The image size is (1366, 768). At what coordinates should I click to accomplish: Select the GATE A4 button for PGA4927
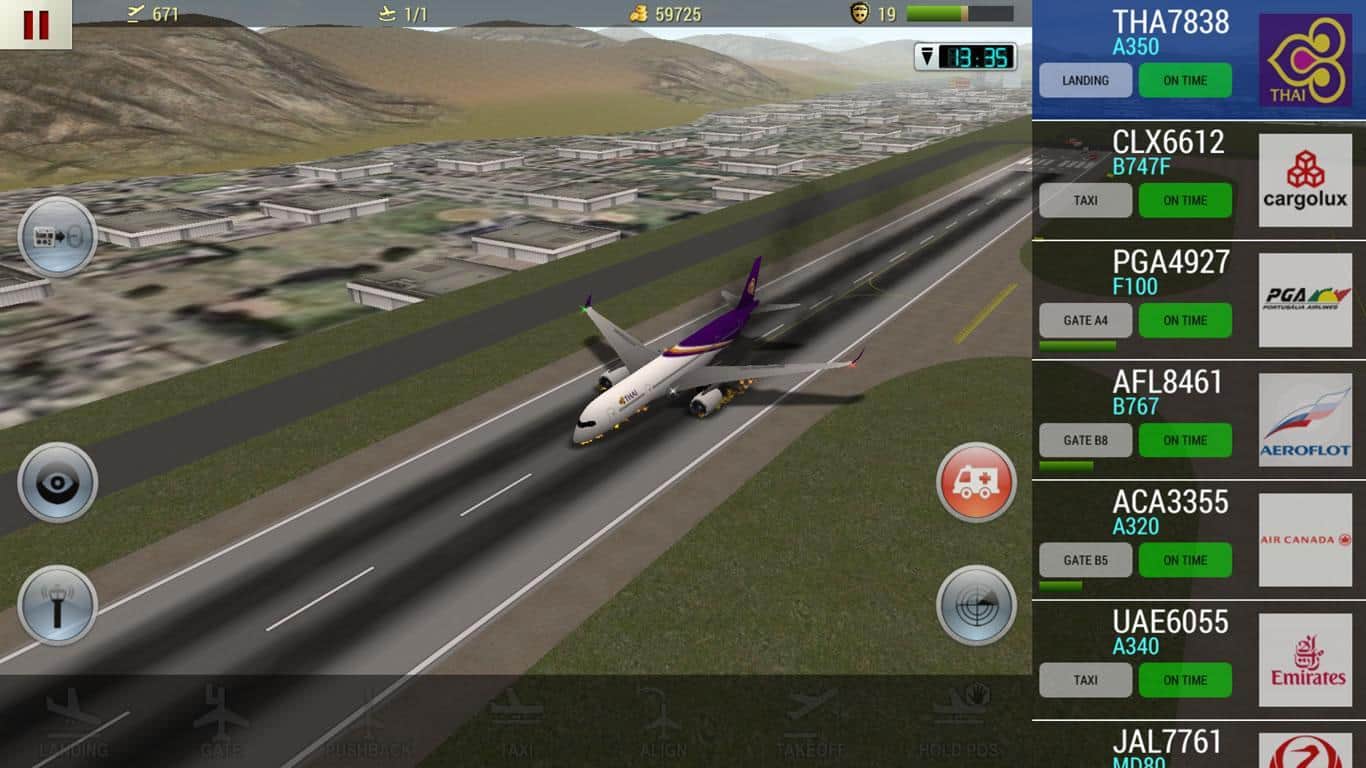pos(1085,321)
